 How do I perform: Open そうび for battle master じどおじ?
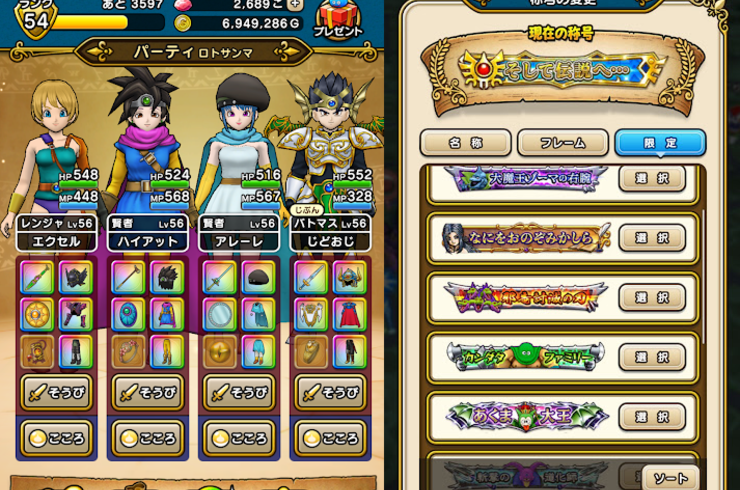coord(330,392)
